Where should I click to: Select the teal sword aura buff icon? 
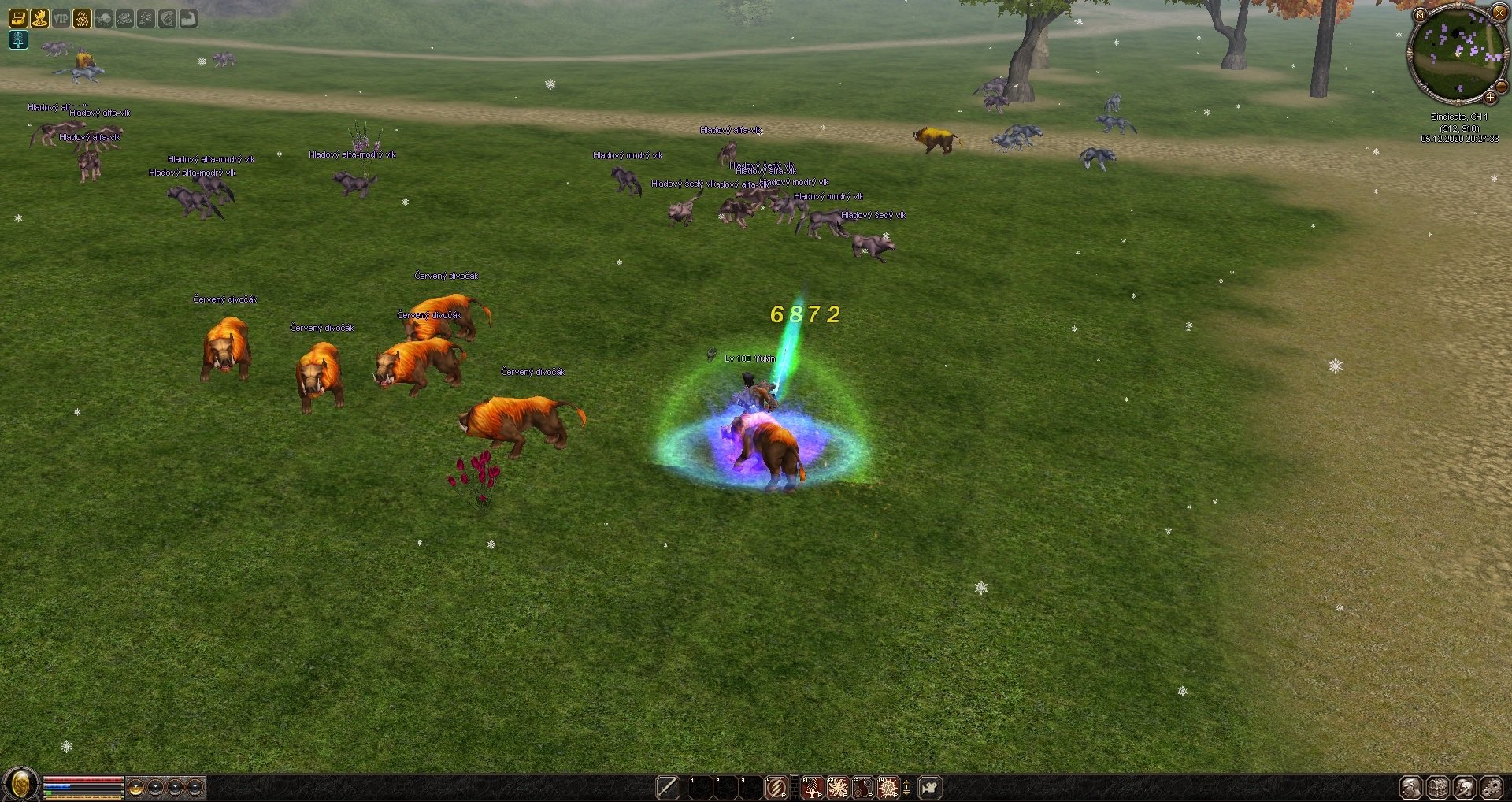click(18, 40)
